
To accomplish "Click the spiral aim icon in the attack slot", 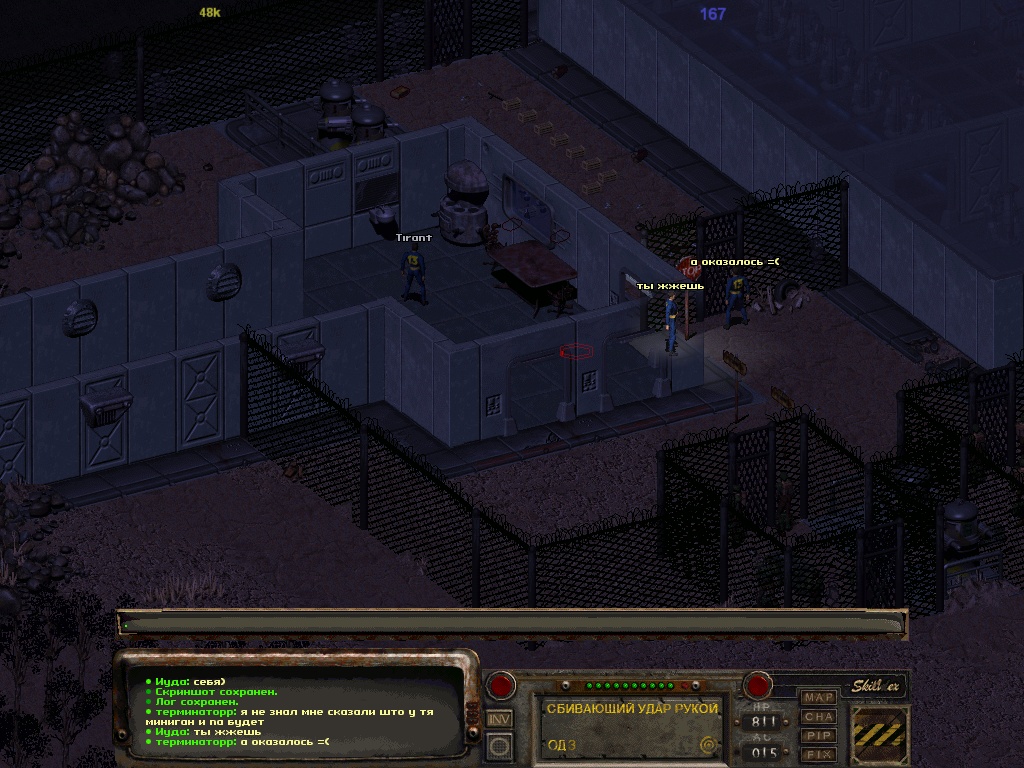I will (x=709, y=744).
